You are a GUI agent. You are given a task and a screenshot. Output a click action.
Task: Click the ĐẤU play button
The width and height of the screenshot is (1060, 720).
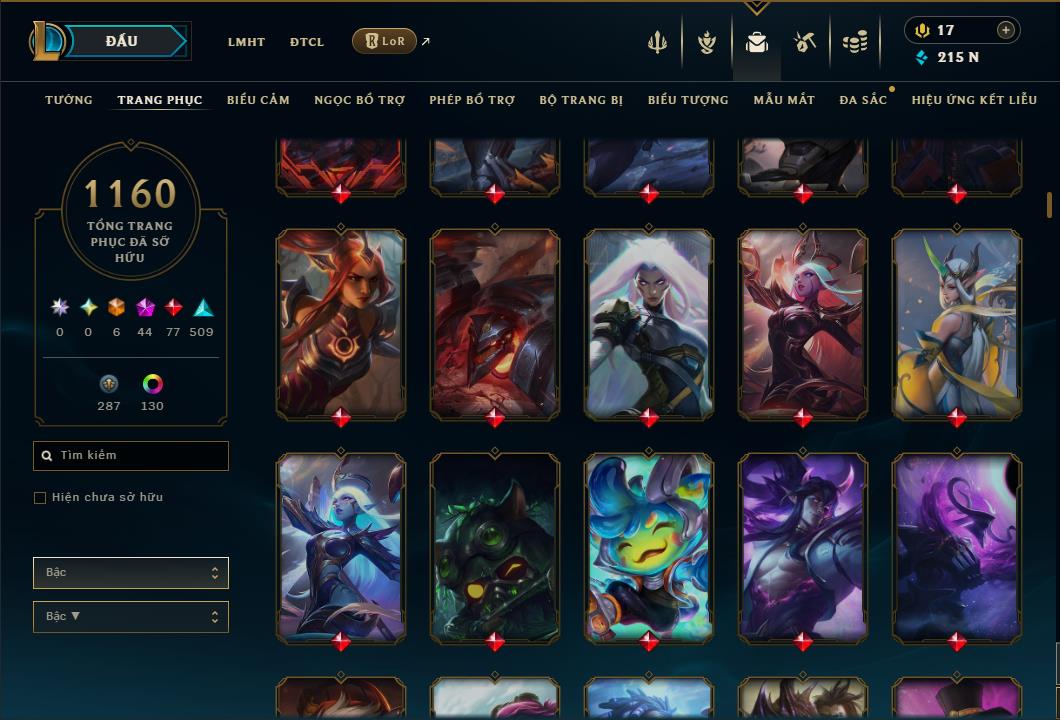point(121,41)
